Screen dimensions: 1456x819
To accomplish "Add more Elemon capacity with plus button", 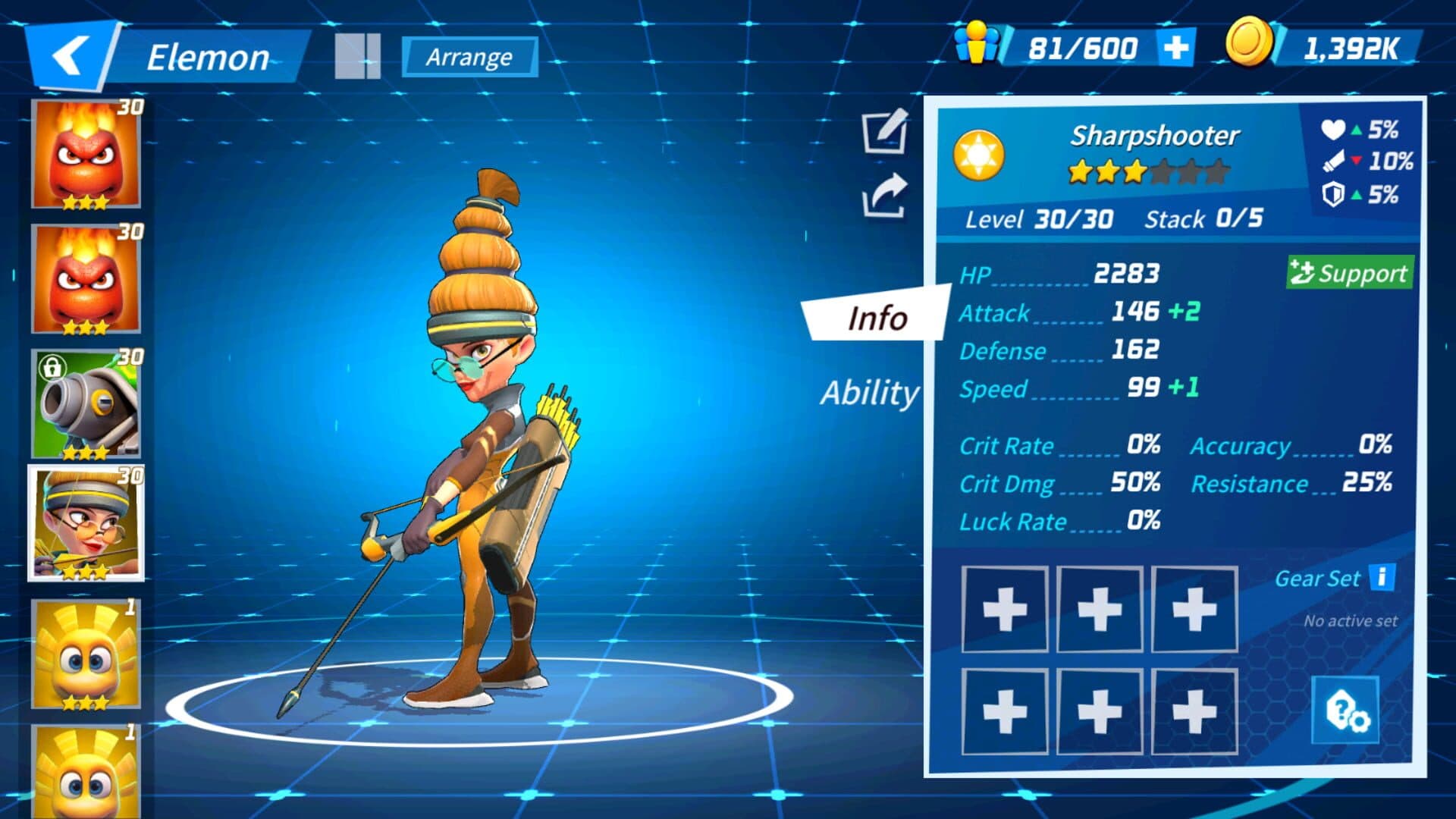I will pyautogui.click(x=1175, y=48).
